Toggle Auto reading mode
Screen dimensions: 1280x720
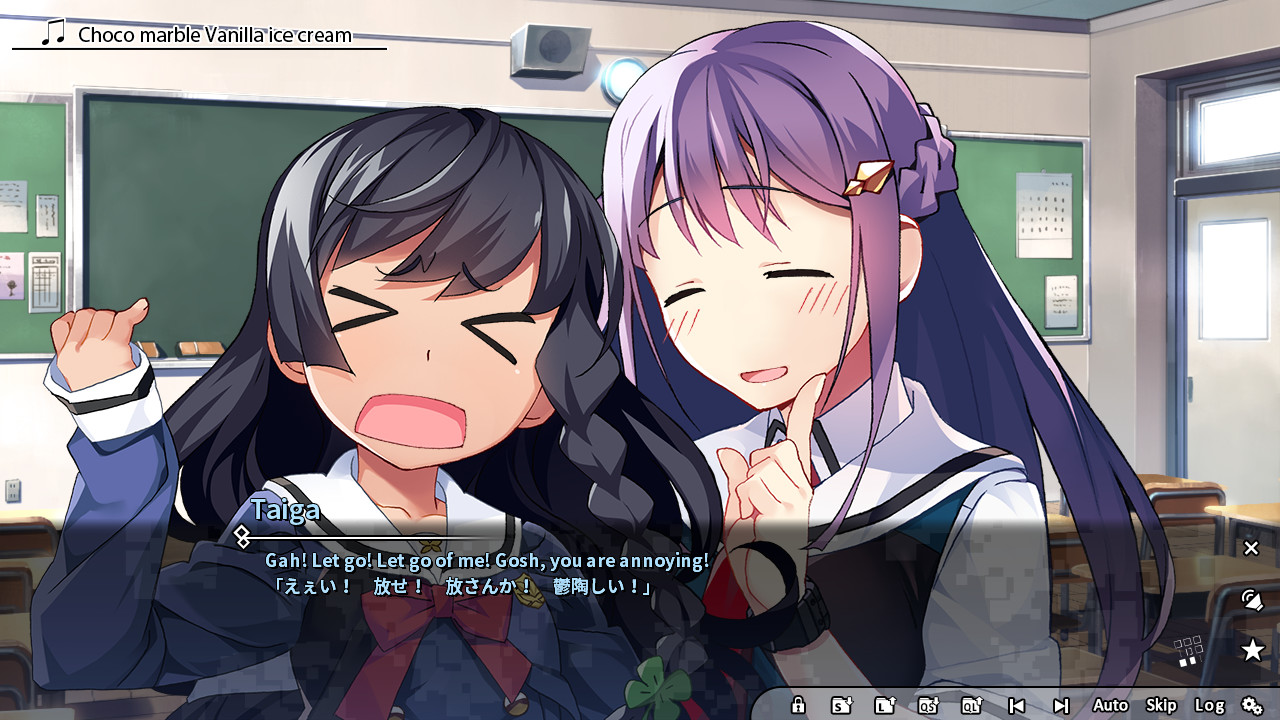coord(1110,705)
